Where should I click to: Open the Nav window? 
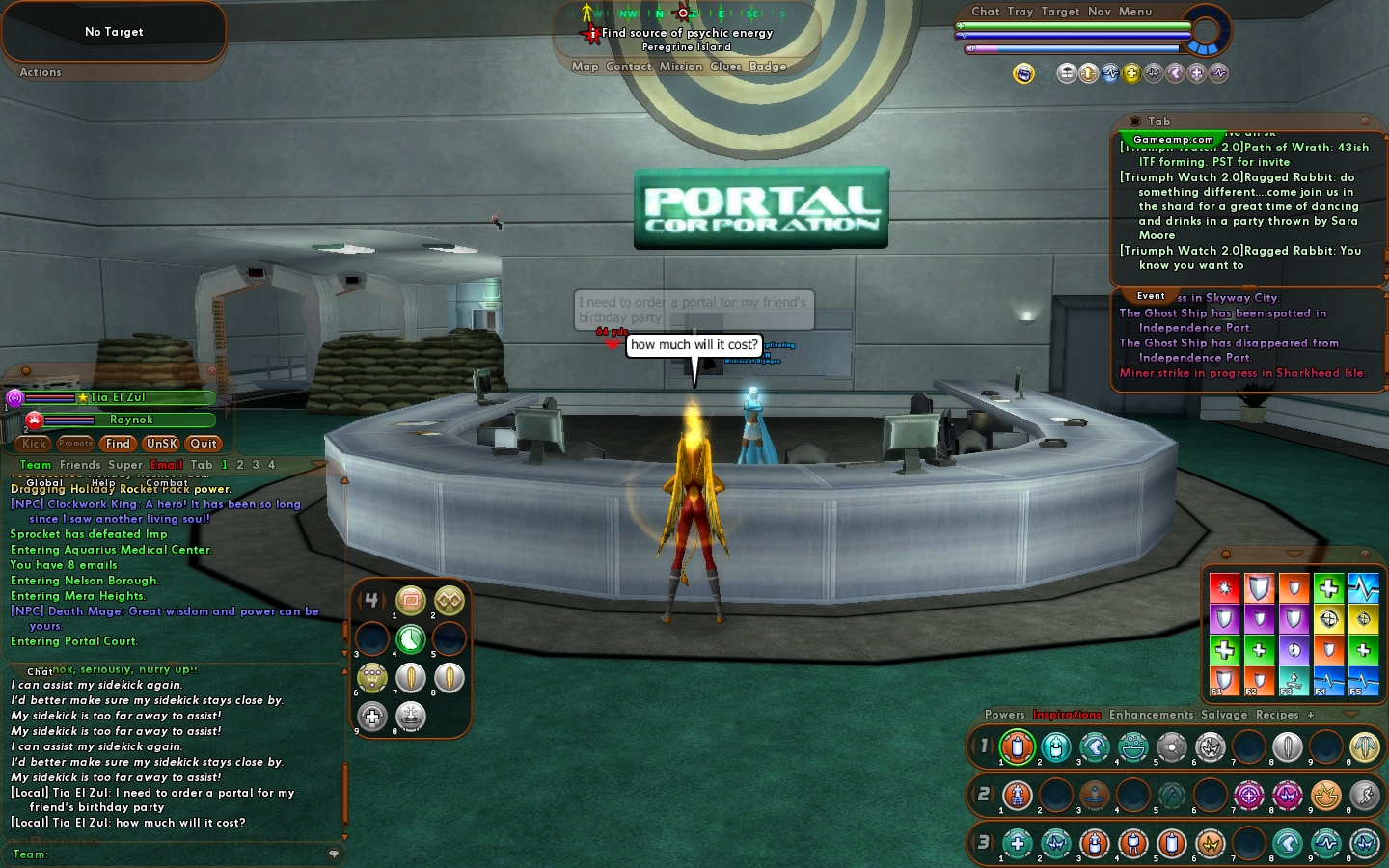coord(1100,12)
